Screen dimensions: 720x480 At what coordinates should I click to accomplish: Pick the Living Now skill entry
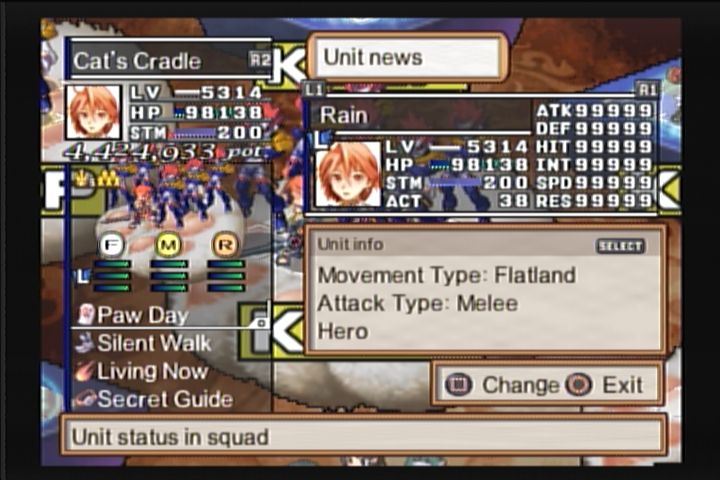click(151, 371)
